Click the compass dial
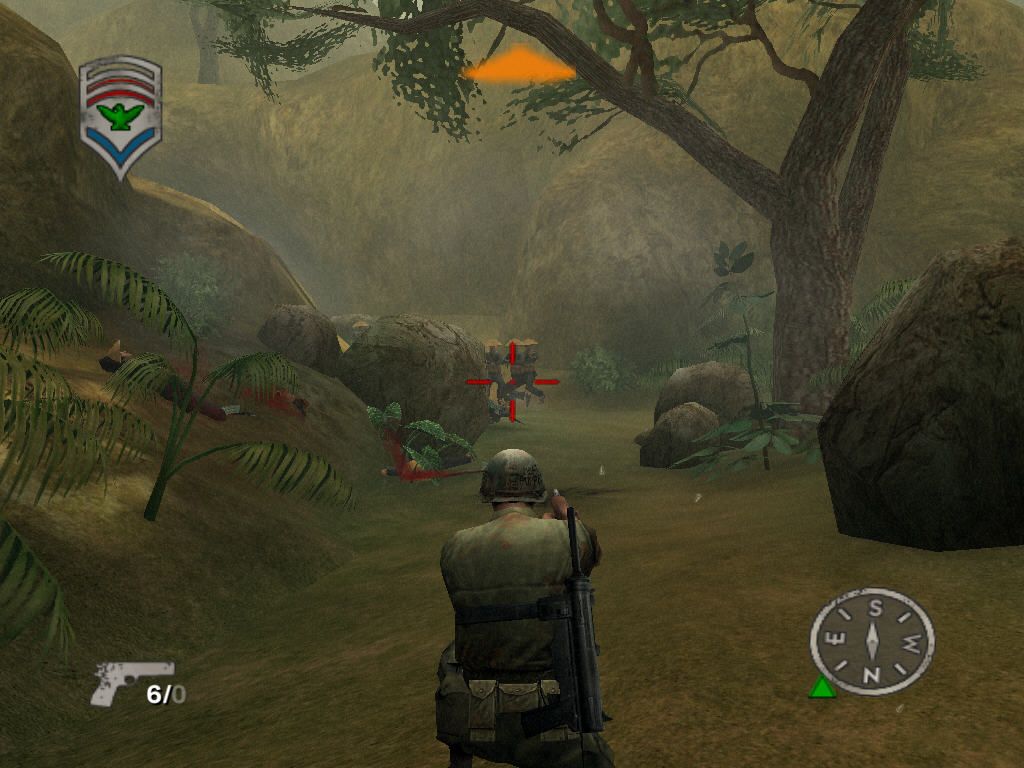1024x768 pixels. pos(872,641)
